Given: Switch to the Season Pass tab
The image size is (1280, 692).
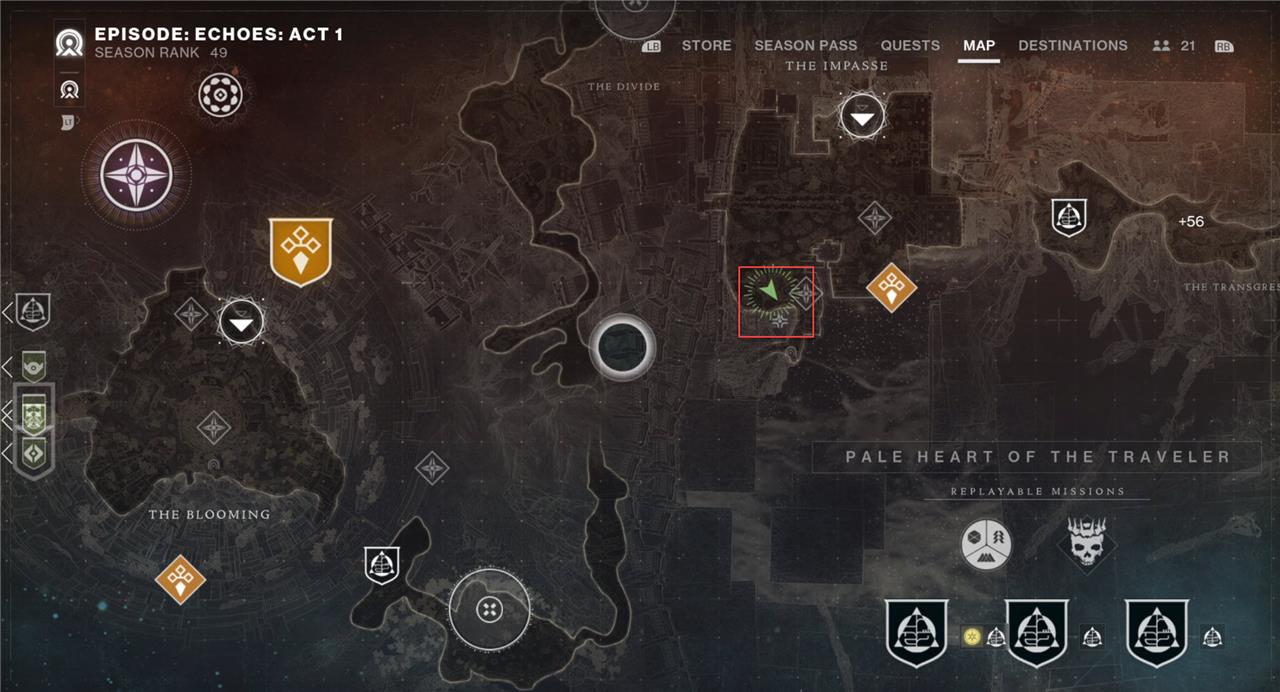Looking at the screenshot, I should [x=805, y=45].
